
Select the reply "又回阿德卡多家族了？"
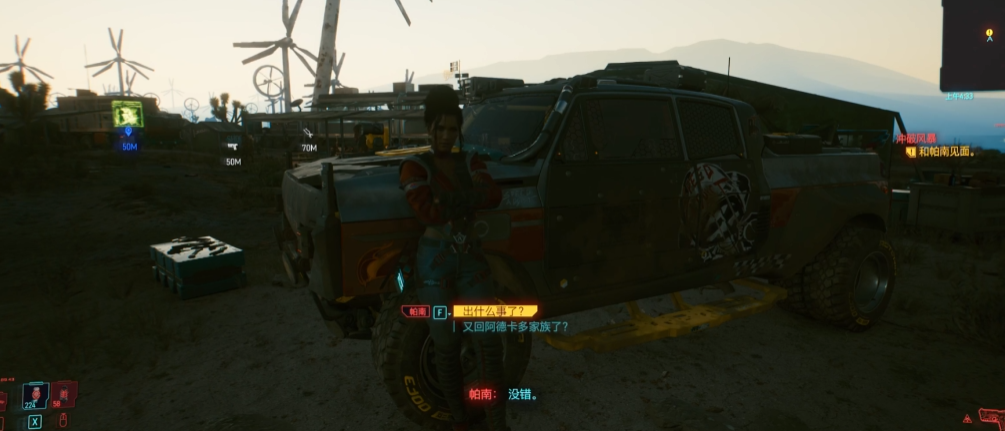coord(515,327)
